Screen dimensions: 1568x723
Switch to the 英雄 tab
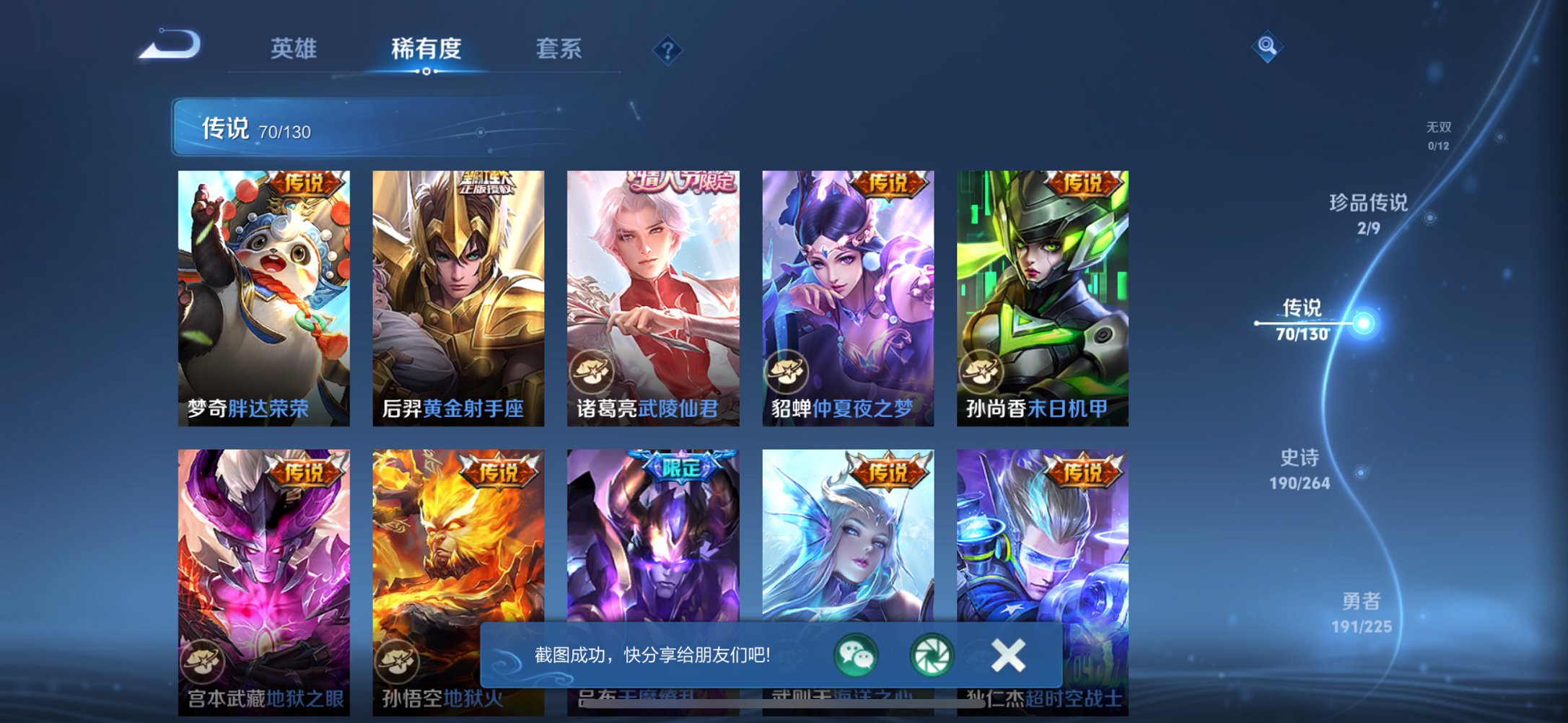pos(296,47)
